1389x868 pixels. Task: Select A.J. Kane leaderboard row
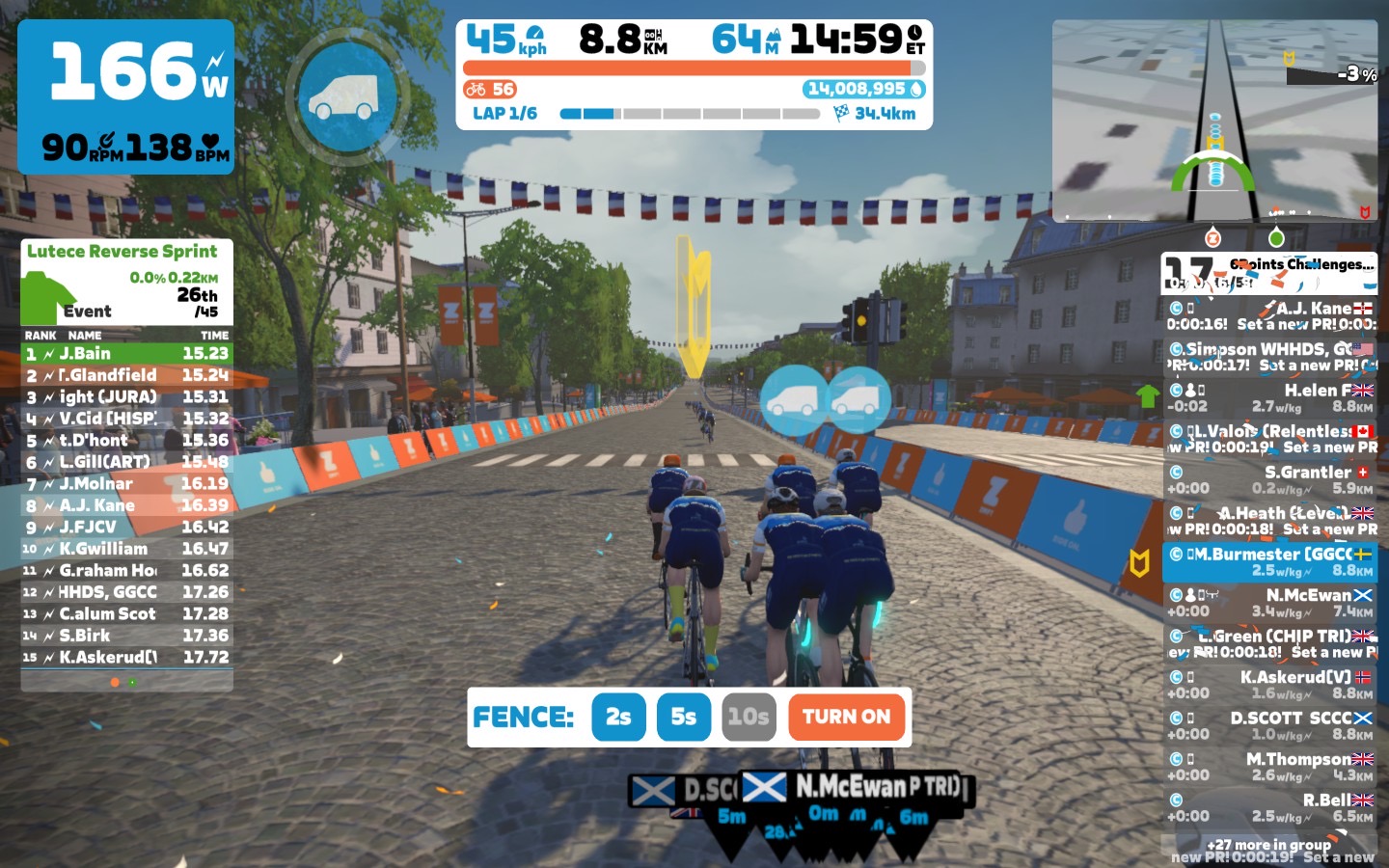(126, 505)
